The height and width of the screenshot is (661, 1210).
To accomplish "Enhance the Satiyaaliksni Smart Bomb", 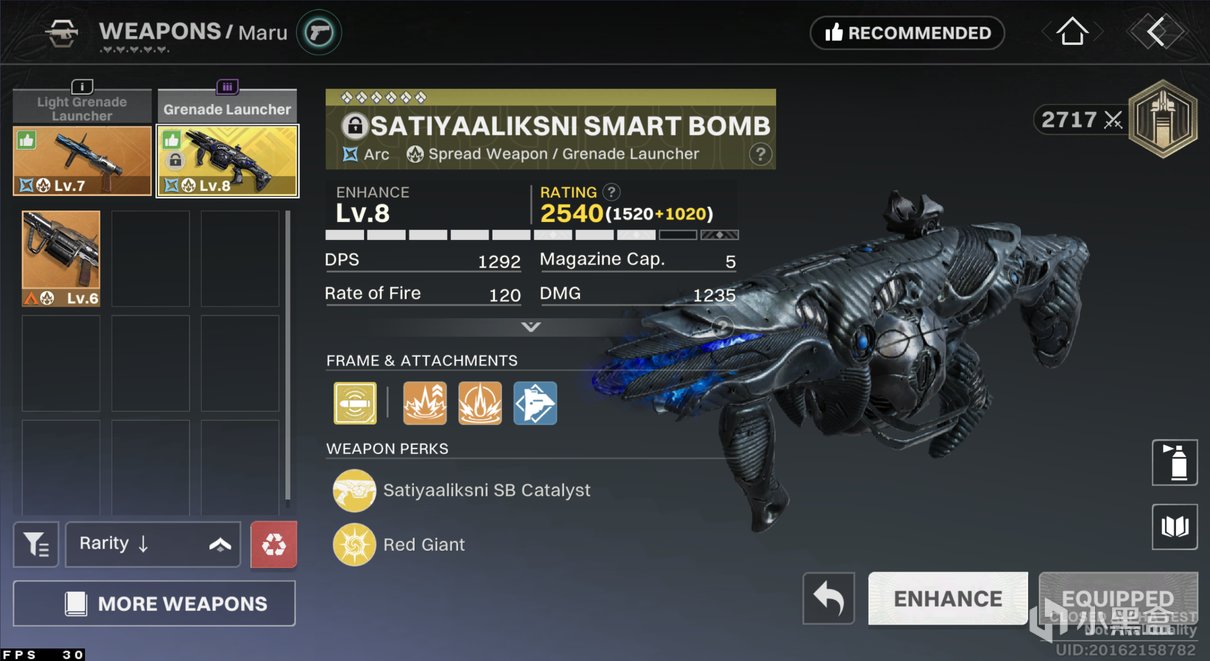I will coord(947,599).
